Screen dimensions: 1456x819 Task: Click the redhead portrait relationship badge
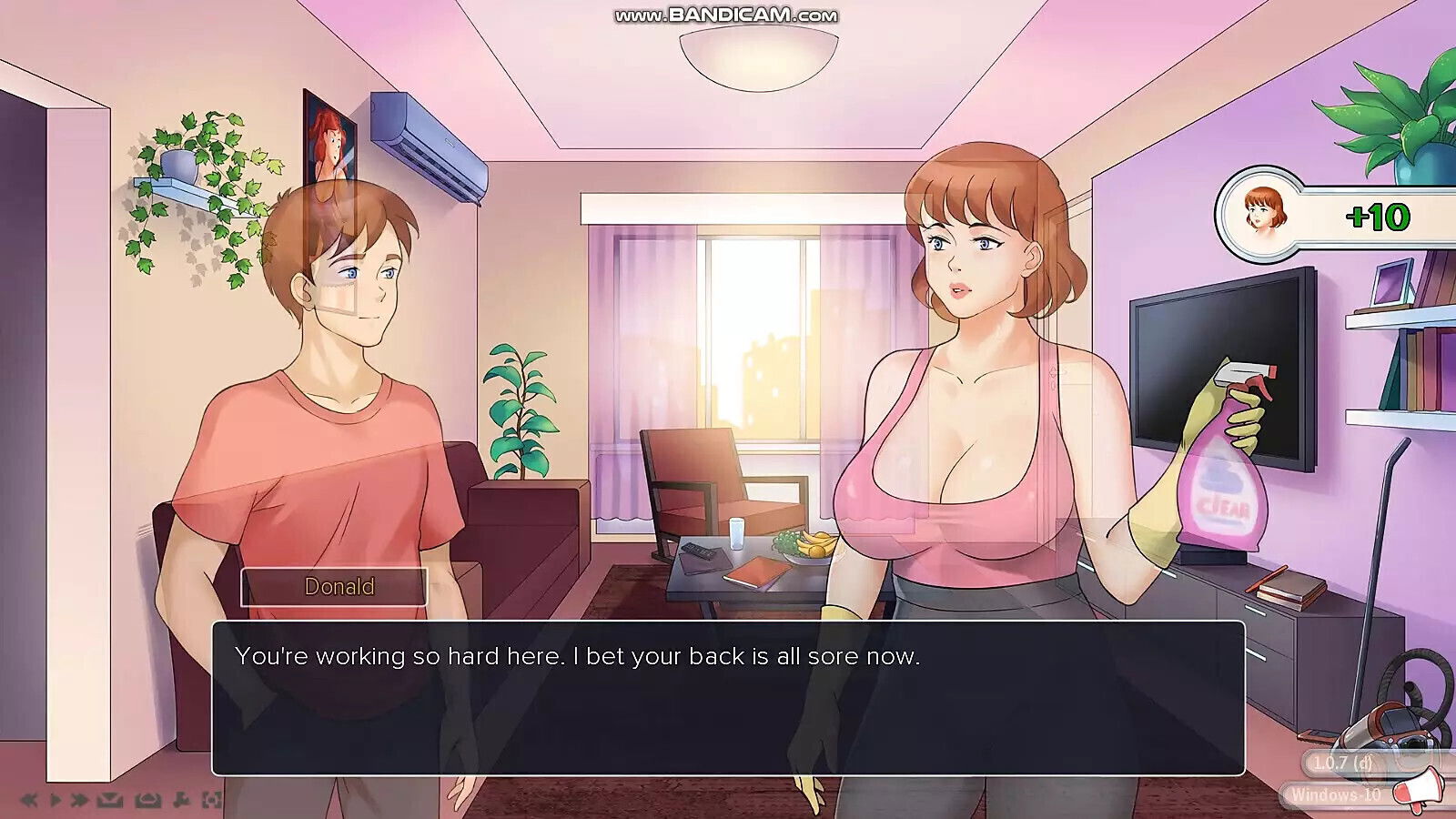tap(1260, 215)
